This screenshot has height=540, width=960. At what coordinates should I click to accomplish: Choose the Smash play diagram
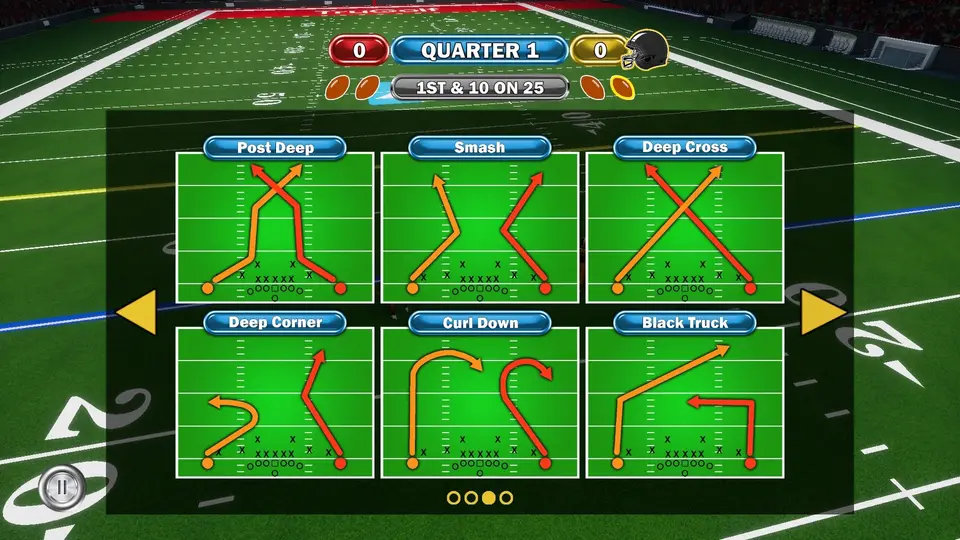click(480, 227)
